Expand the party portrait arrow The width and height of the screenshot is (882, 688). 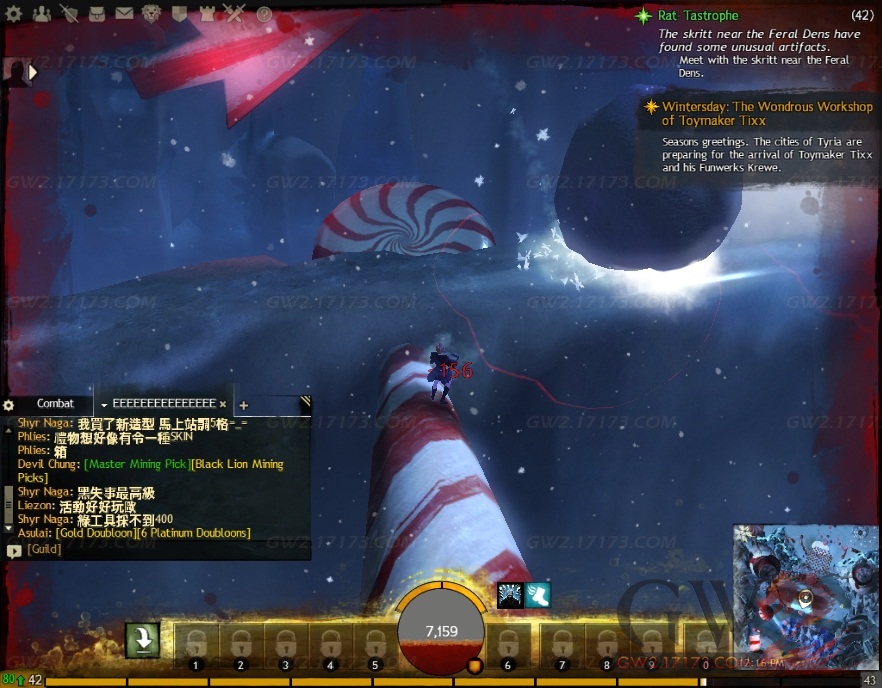click(x=33, y=72)
